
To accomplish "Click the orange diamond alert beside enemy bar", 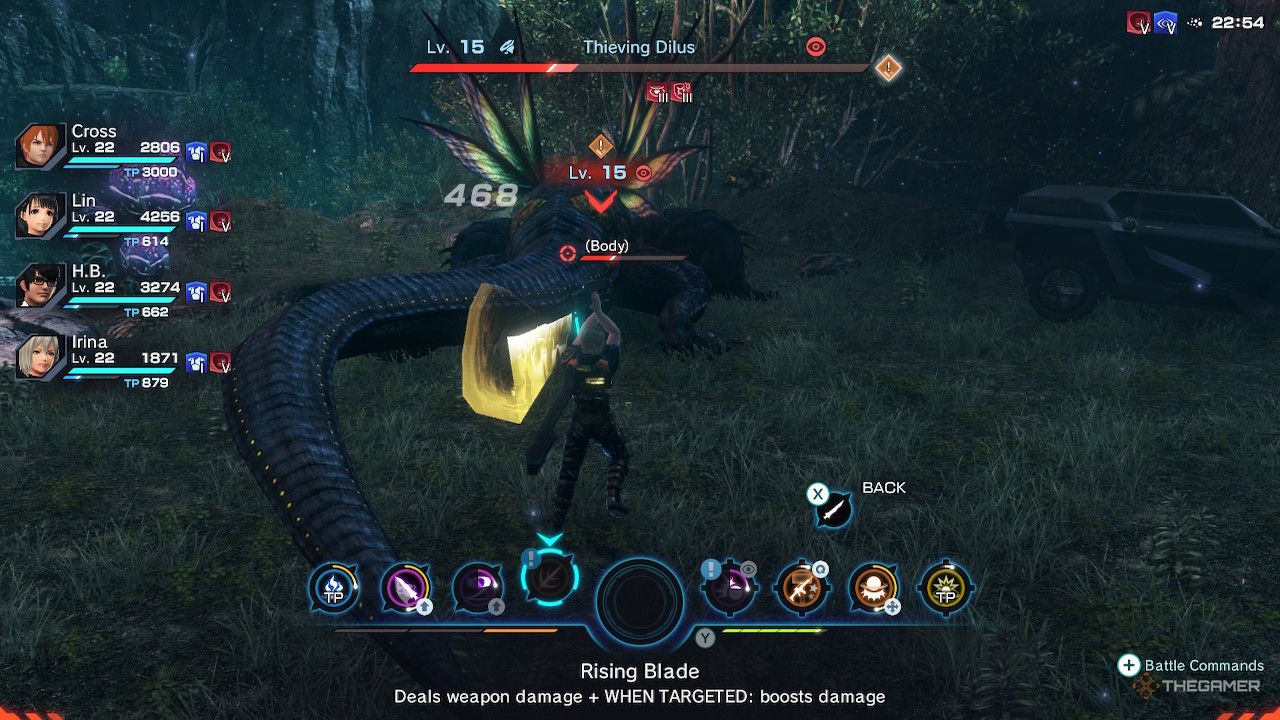I will tap(888, 68).
